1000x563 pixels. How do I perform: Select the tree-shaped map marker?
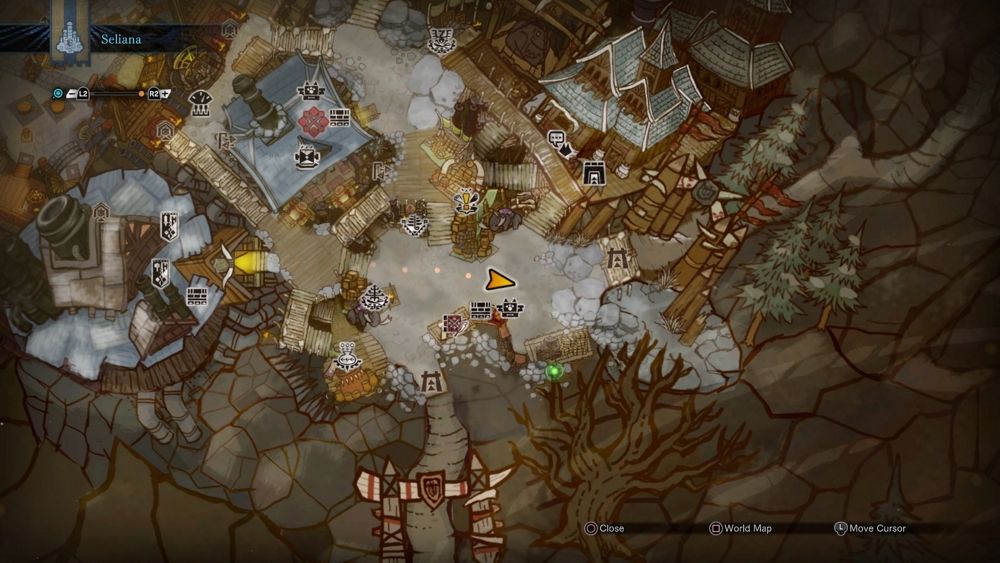tap(376, 297)
